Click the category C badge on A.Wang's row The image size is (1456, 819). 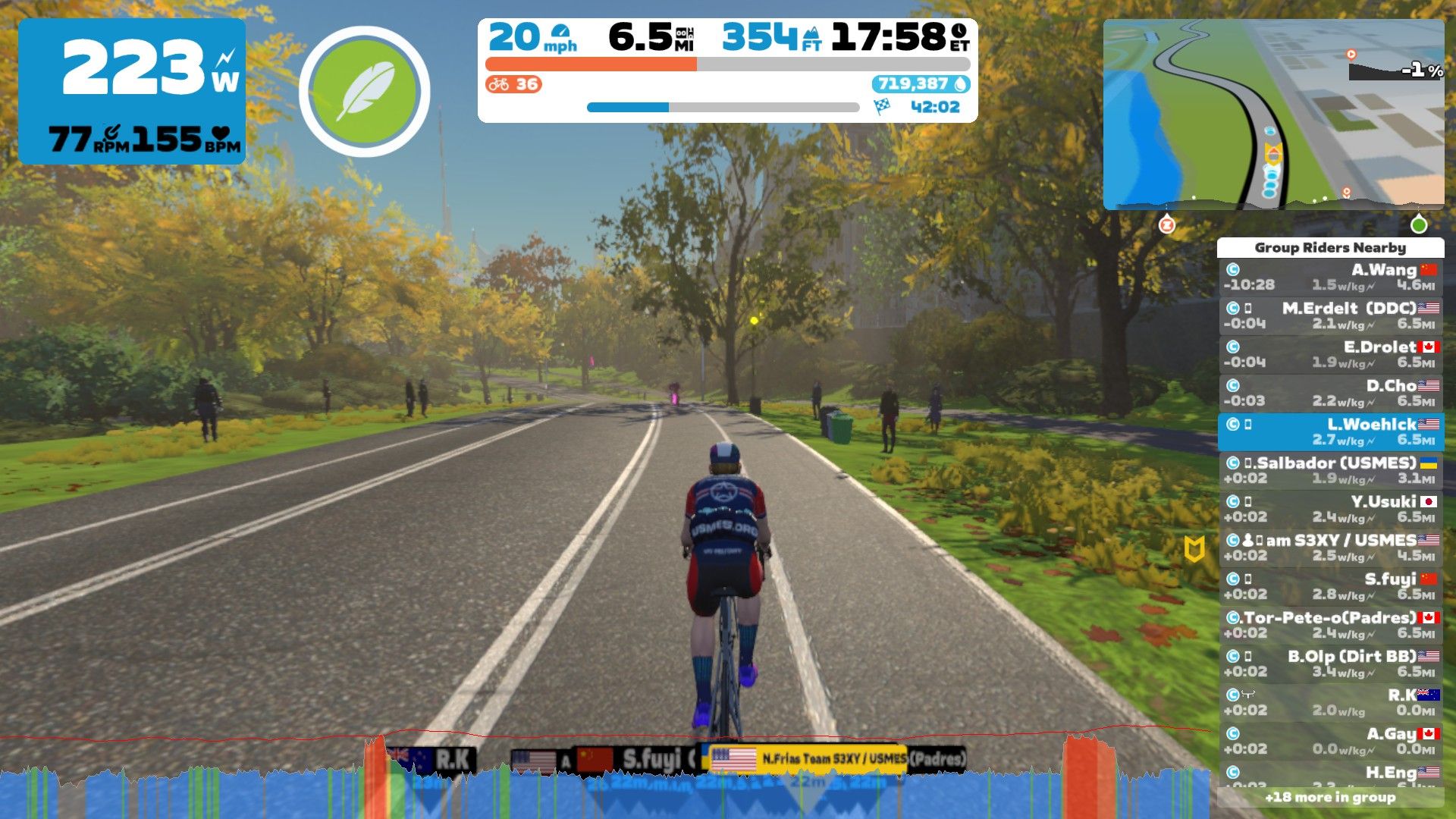click(x=1234, y=270)
